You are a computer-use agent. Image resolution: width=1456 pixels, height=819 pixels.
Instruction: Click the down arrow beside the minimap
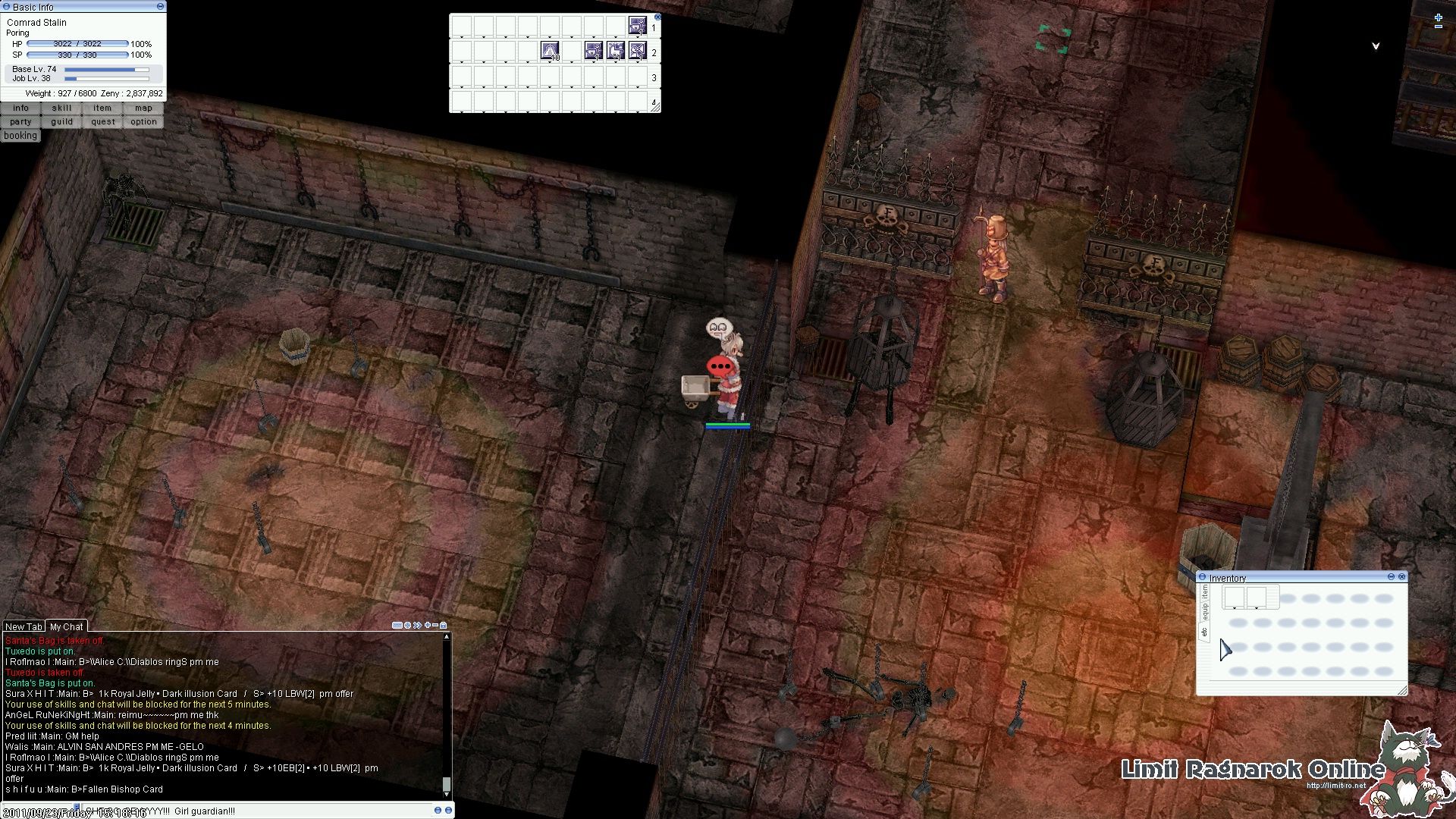(x=1374, y=45)
